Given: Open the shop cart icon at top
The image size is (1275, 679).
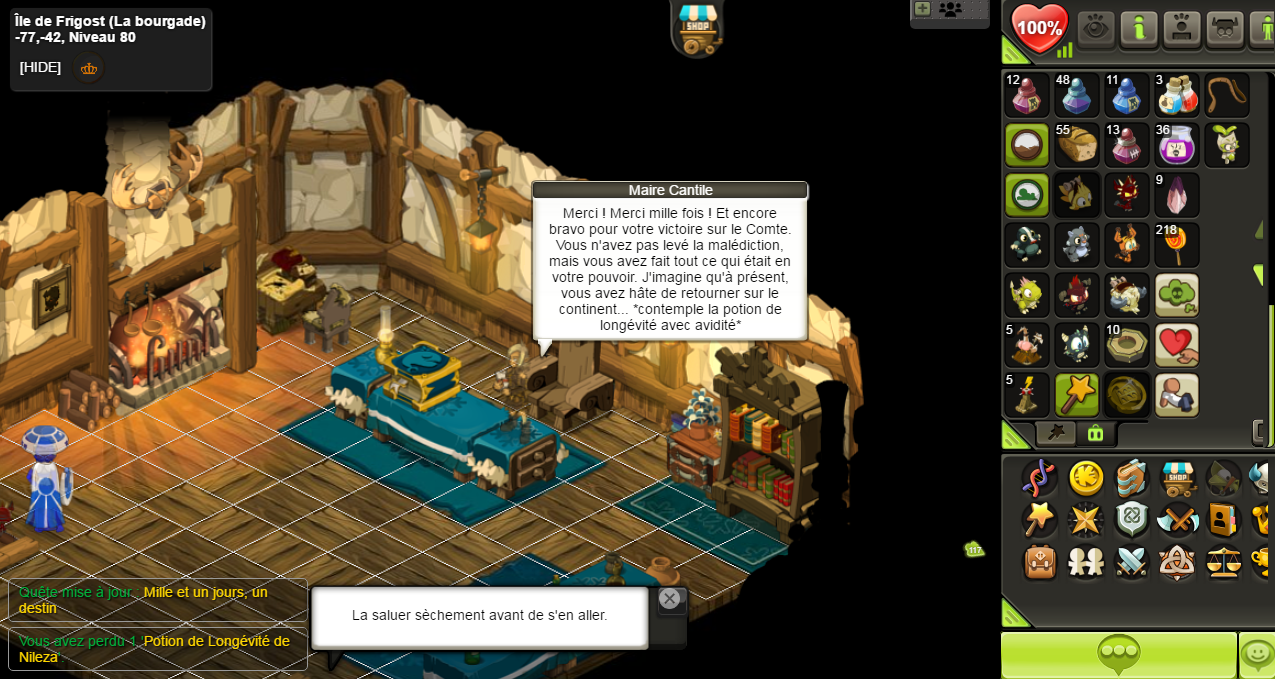Looking at the screenshot, I should [x=697, y=27].
